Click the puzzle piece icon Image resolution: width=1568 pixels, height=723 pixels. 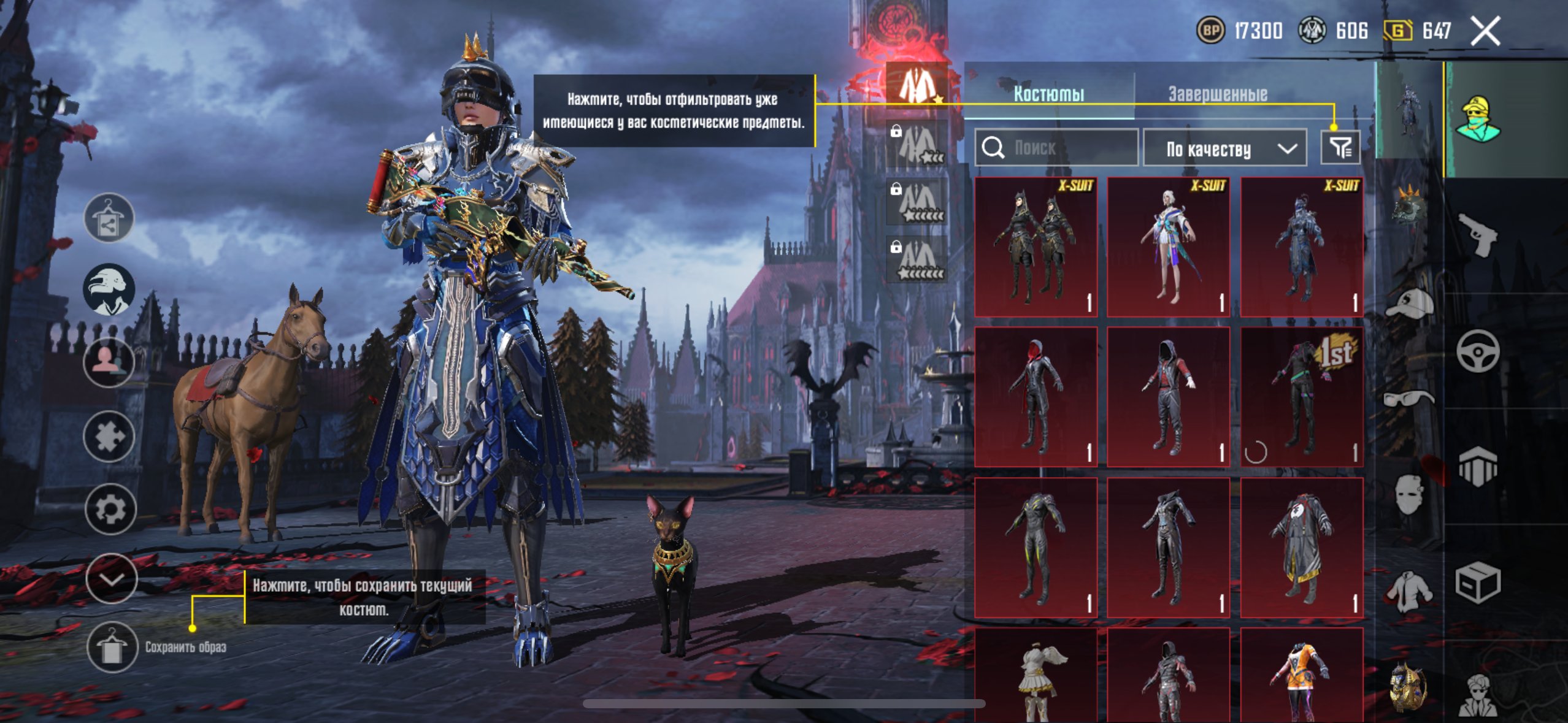tap(109, 437)
